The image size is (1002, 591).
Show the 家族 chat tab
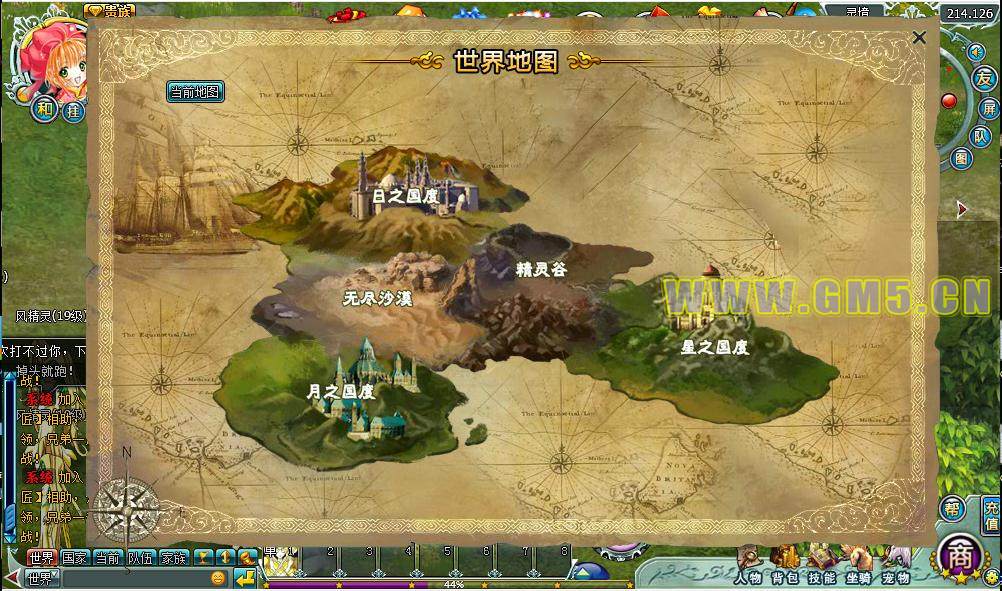point(174,557)
